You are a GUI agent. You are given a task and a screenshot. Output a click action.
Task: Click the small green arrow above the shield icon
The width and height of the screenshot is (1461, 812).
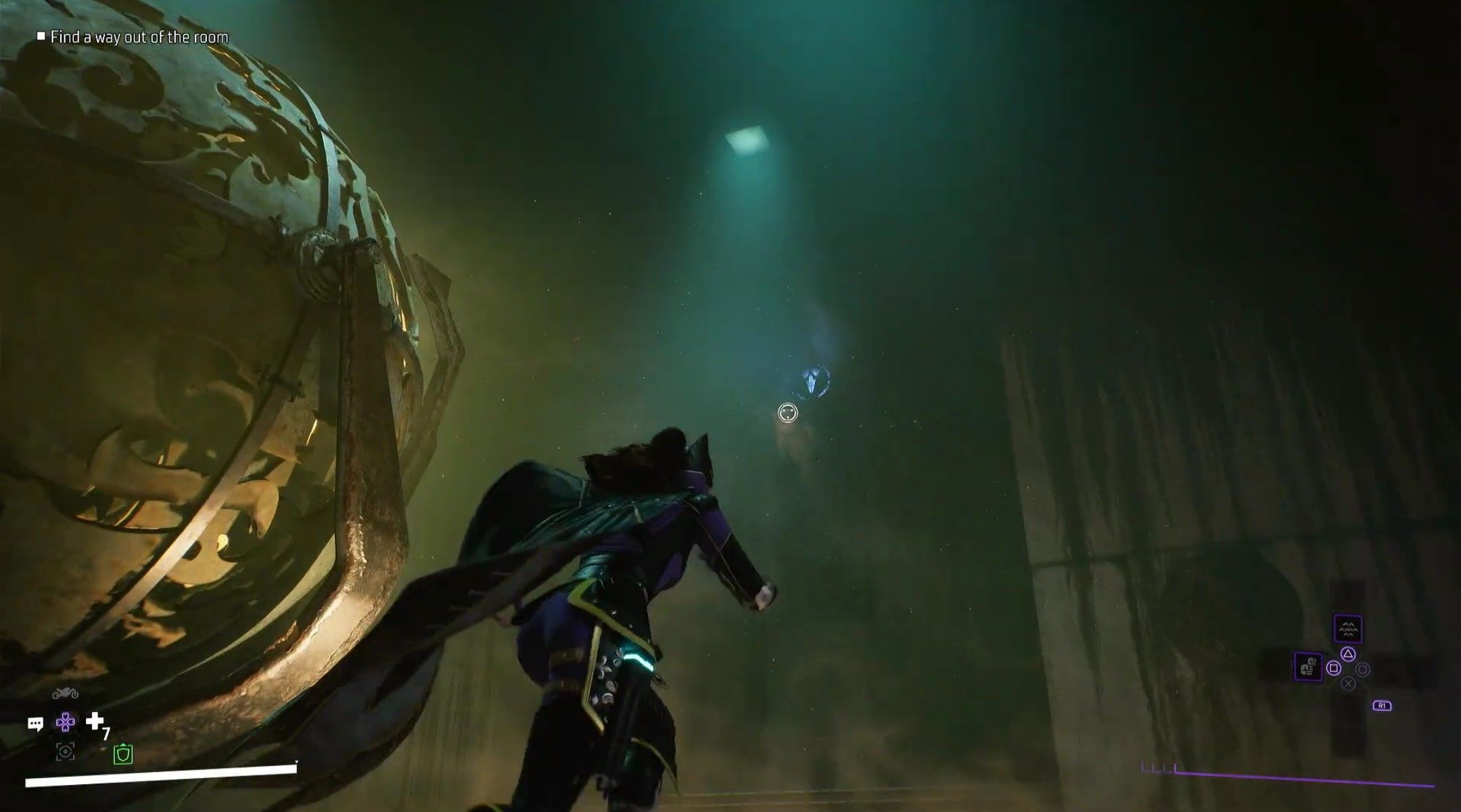pos(123,744)
